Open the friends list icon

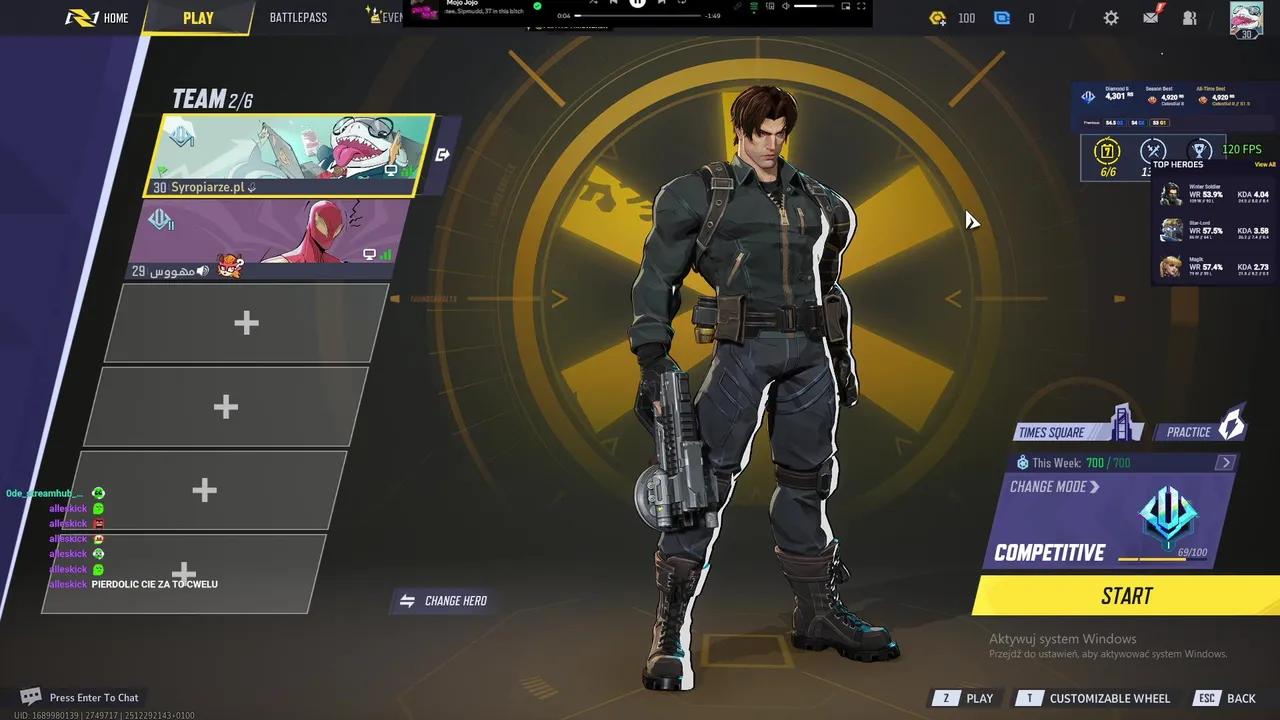[x=1189, y=17]
